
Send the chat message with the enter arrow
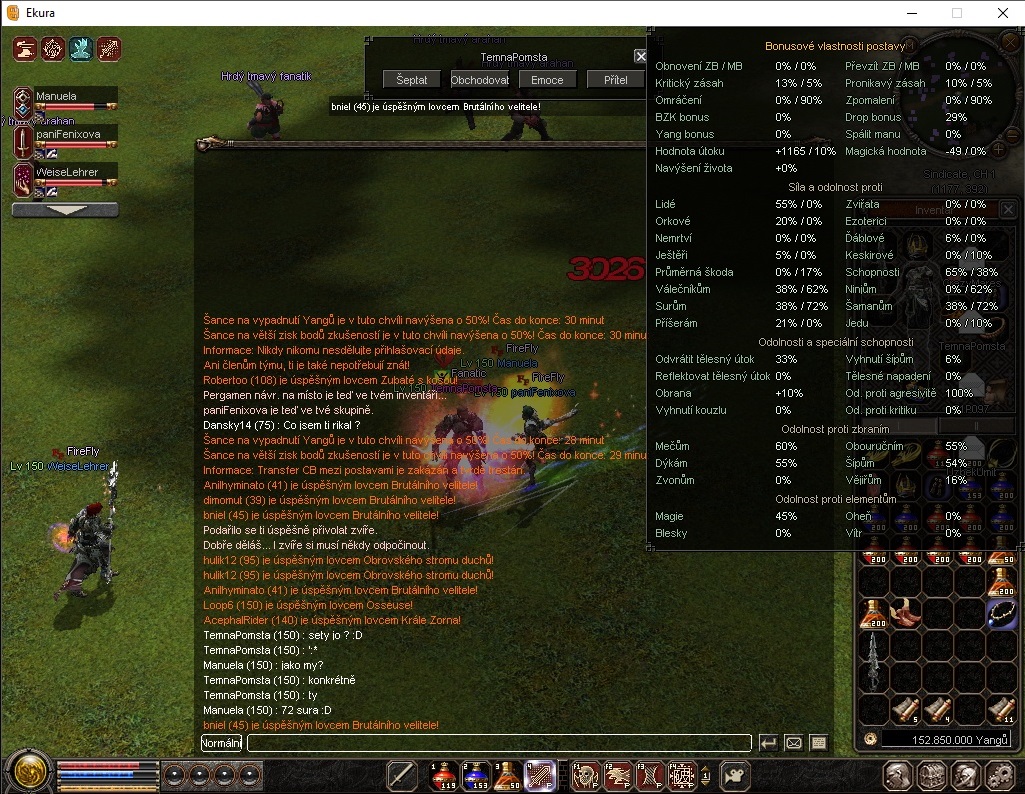(x=768, y=743)
